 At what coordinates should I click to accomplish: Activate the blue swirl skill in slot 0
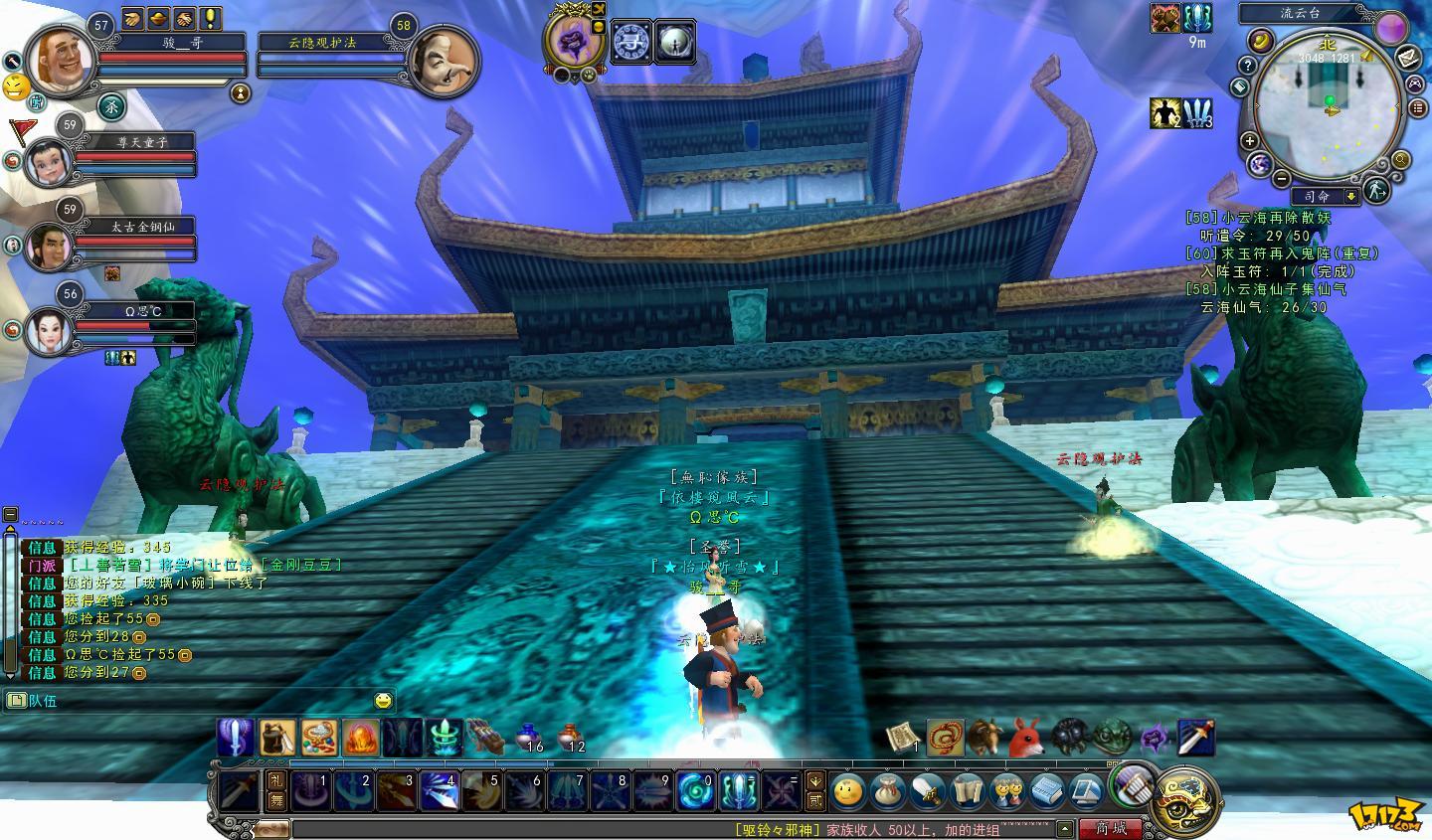(x=695, y=791)
